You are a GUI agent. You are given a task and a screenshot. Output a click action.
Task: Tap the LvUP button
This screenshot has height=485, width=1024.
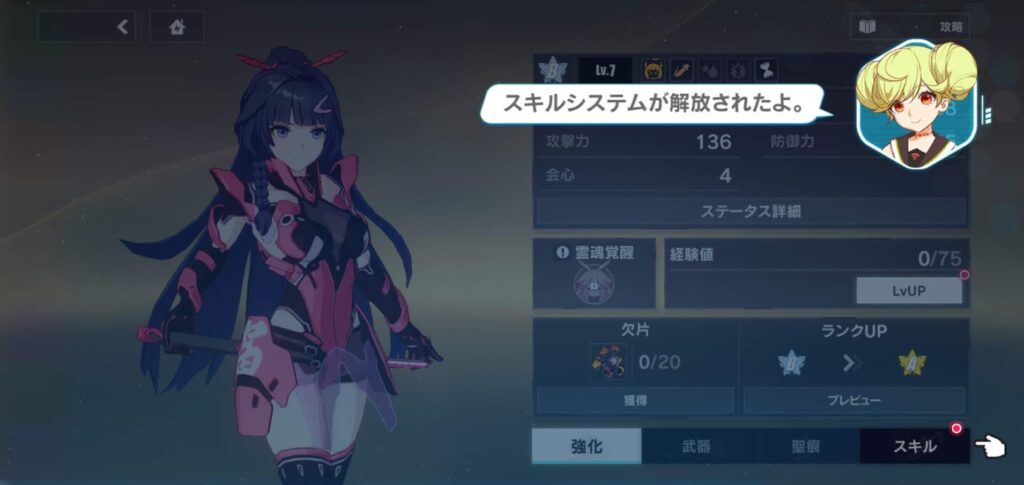pyautogui.click(x=908, y=290)
